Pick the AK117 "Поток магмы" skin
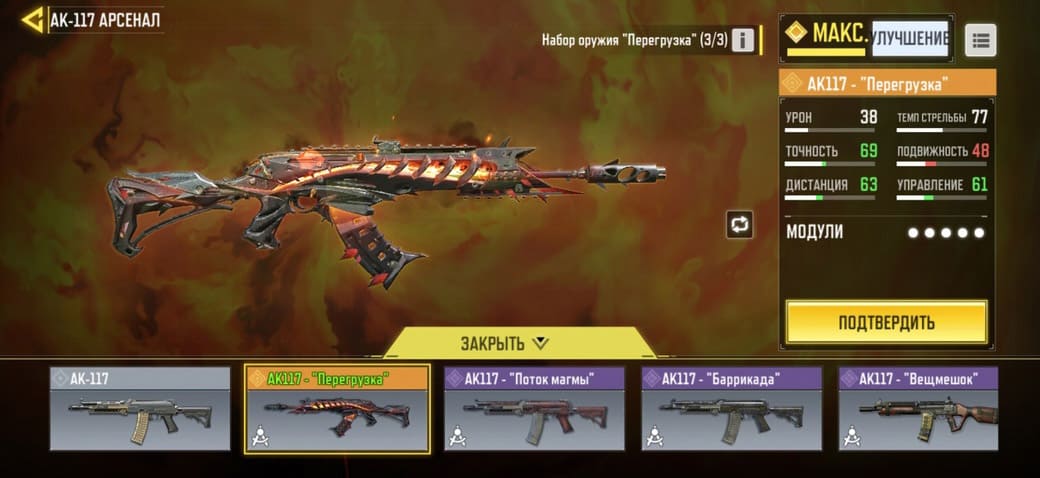1040x478 pixels. pos(534,408)
